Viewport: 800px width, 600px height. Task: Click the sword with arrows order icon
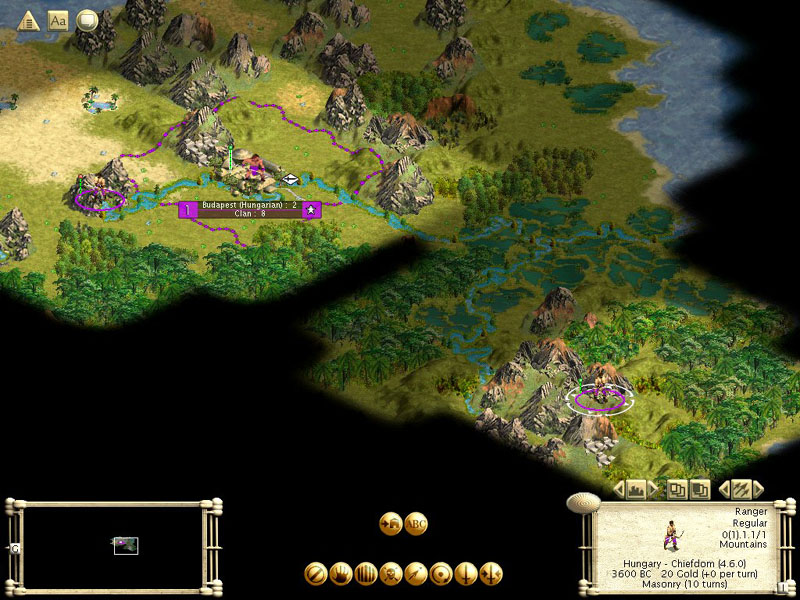491,574
